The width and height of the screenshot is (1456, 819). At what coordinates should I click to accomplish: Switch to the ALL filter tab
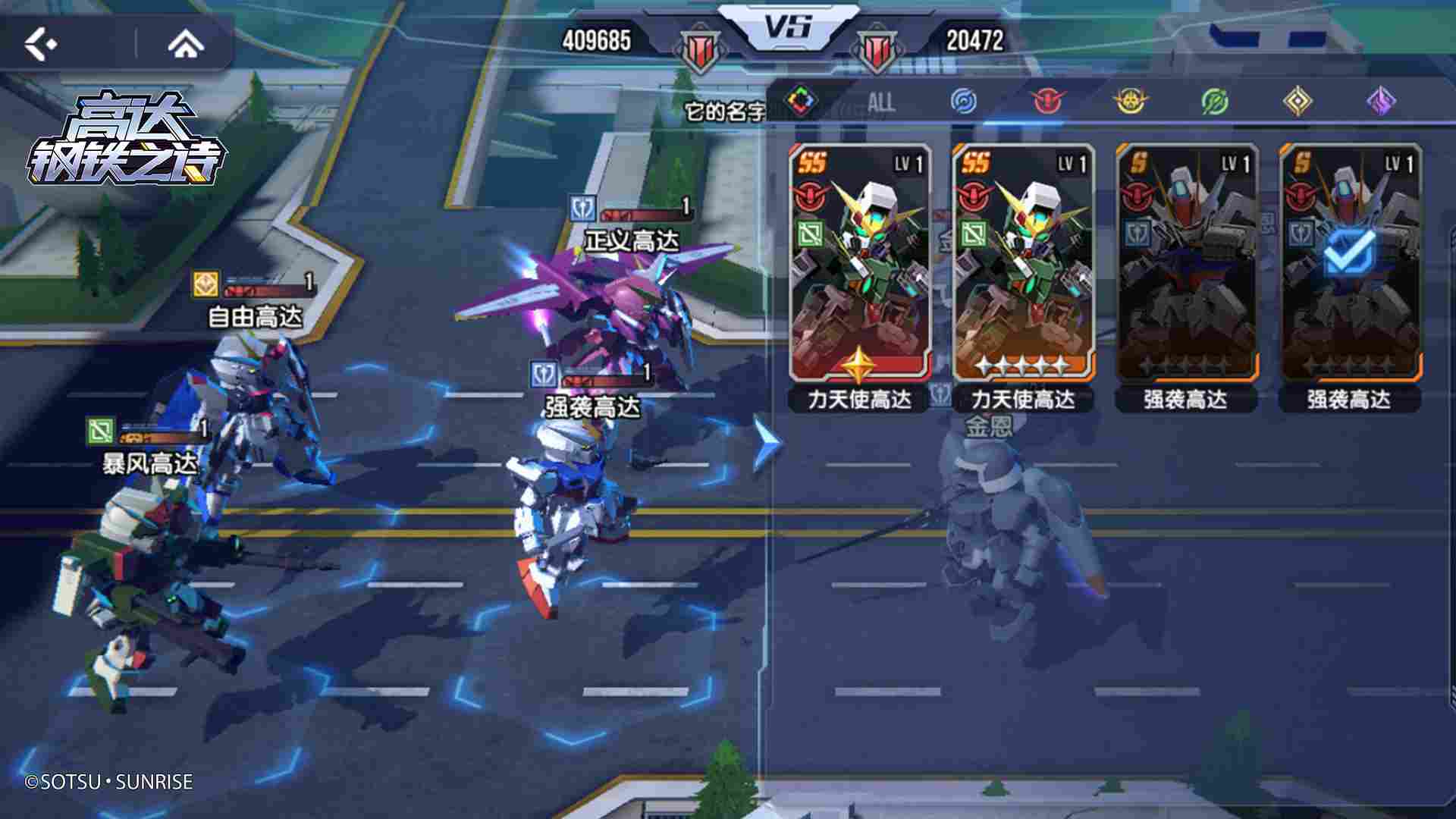pos(881,101)
